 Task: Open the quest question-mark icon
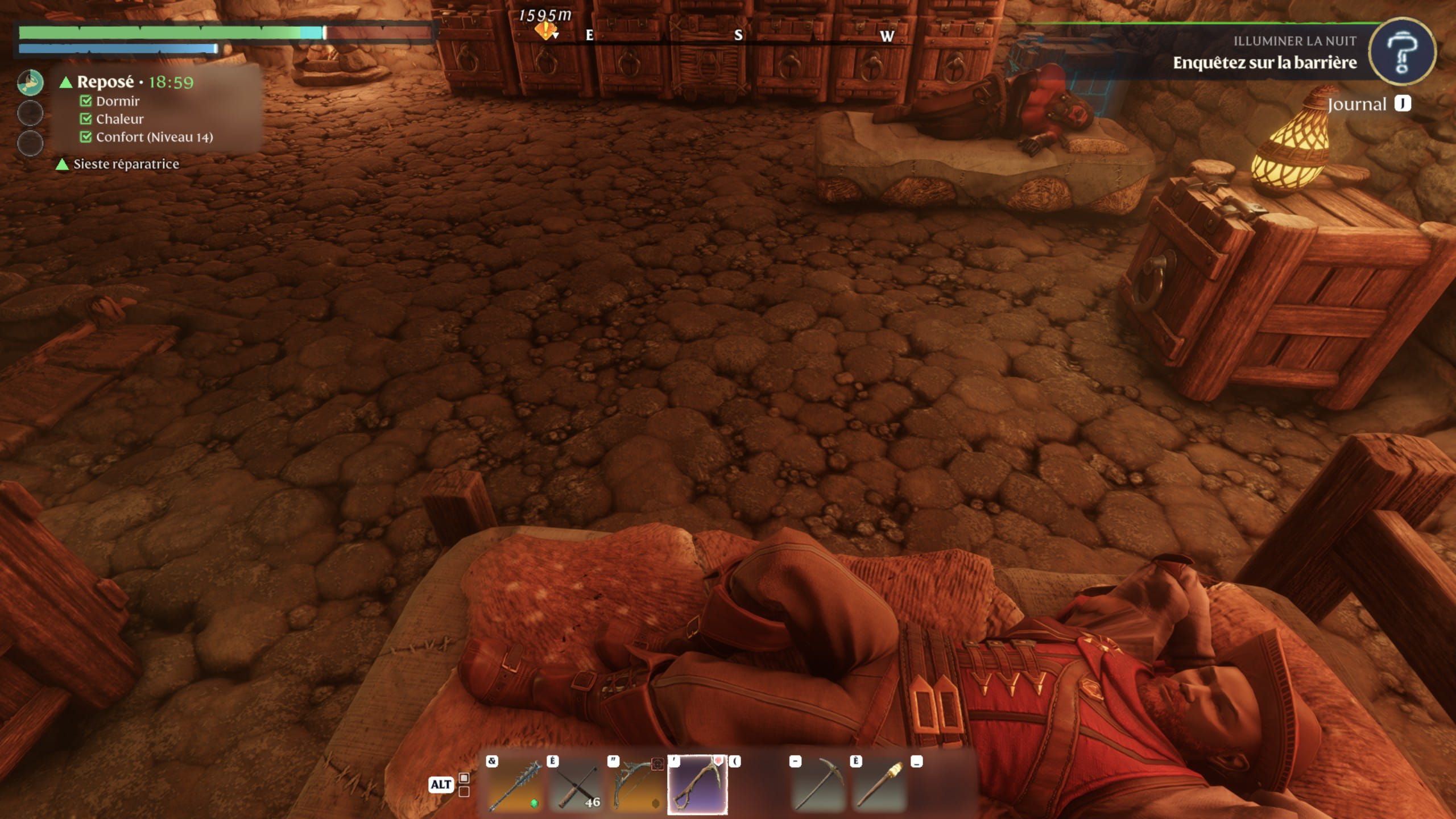[1401, 52]
